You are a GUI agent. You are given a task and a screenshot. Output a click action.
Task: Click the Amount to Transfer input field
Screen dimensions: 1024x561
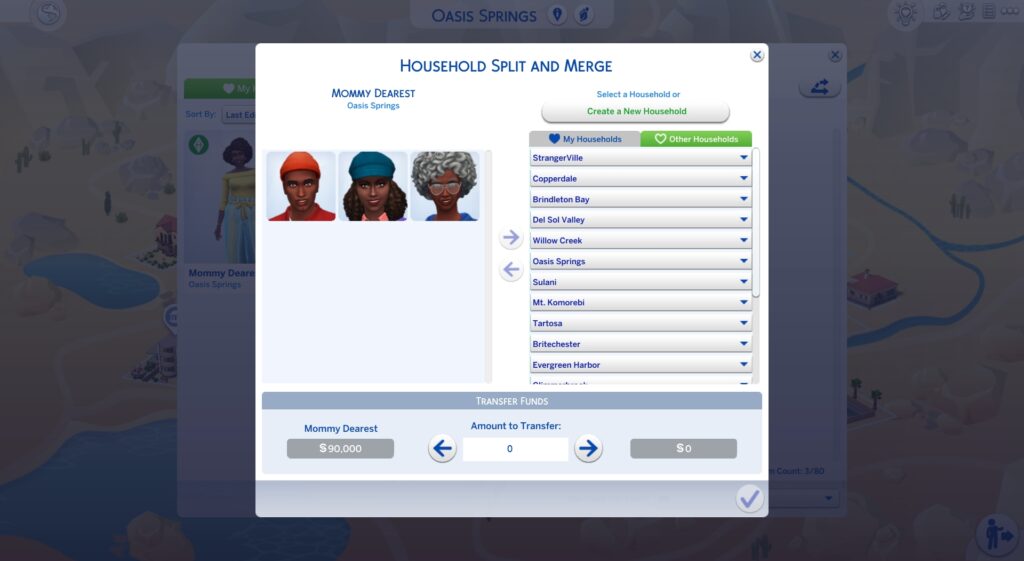pyautogui.click(x=515, y=449)
